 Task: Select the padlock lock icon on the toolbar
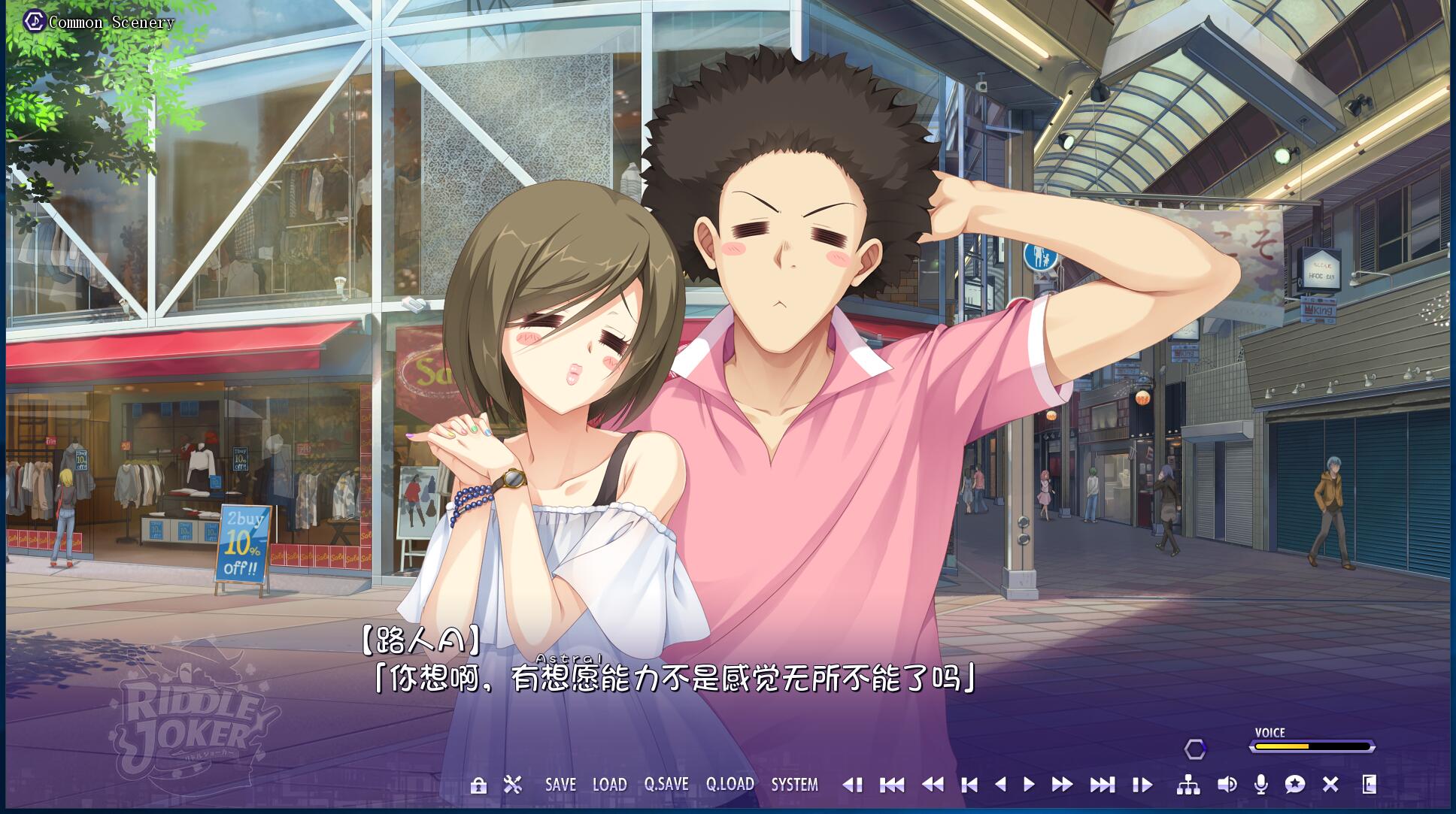[x=479, y=785]
